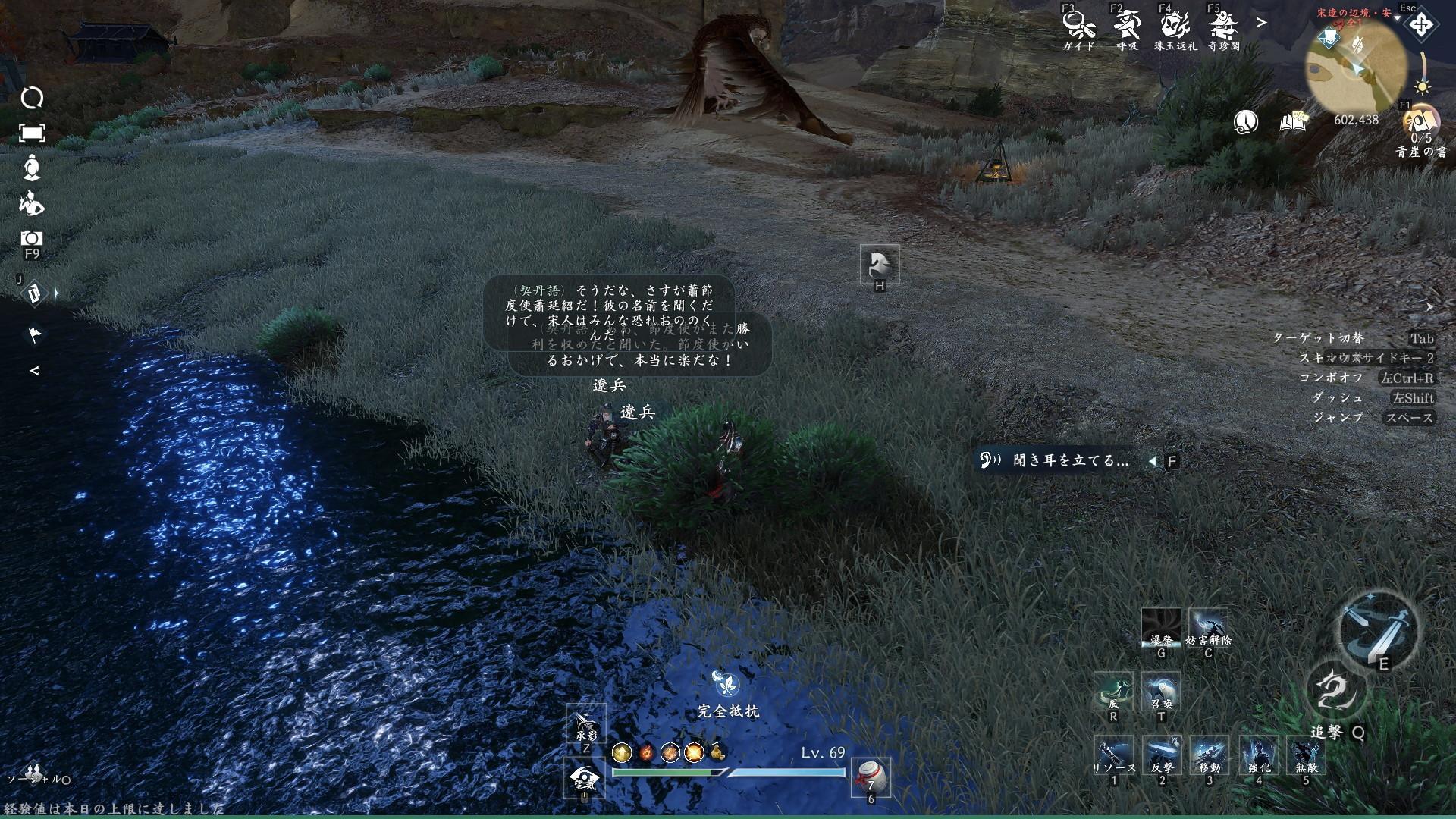This screenshot has height=819, width=1456.
Task: Open the ガイド guide icon
Action: (x=1078, y=27)
